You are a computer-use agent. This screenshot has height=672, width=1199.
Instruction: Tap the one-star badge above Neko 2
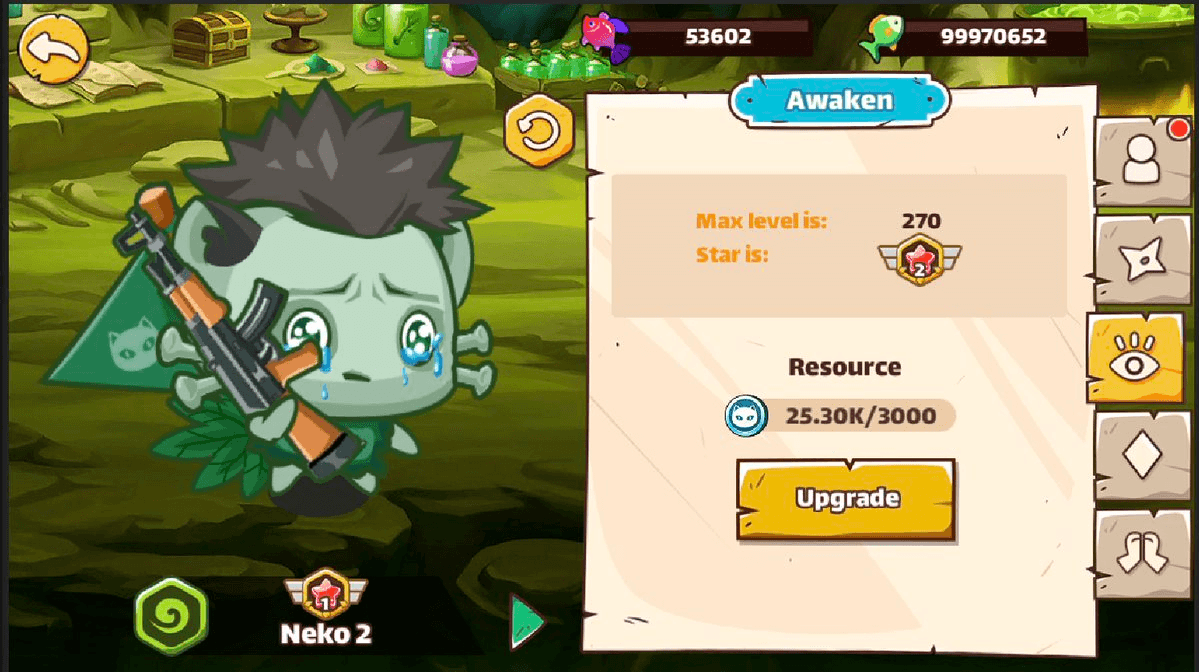(326, 597)
